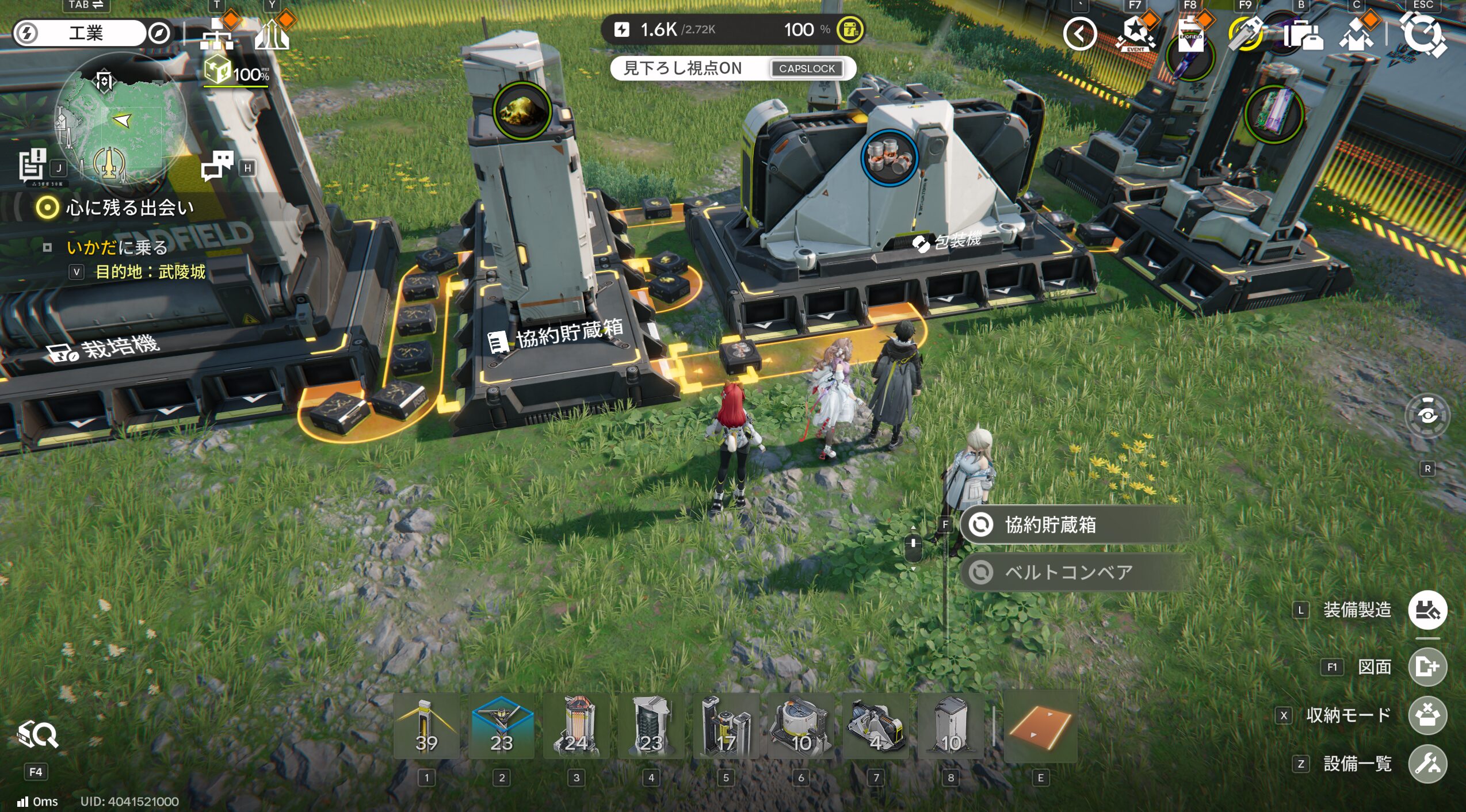This screenshot has height=812, width=1466.
Task: Collapse the top menu with the arrow button
Action: tap(1079, 35)
